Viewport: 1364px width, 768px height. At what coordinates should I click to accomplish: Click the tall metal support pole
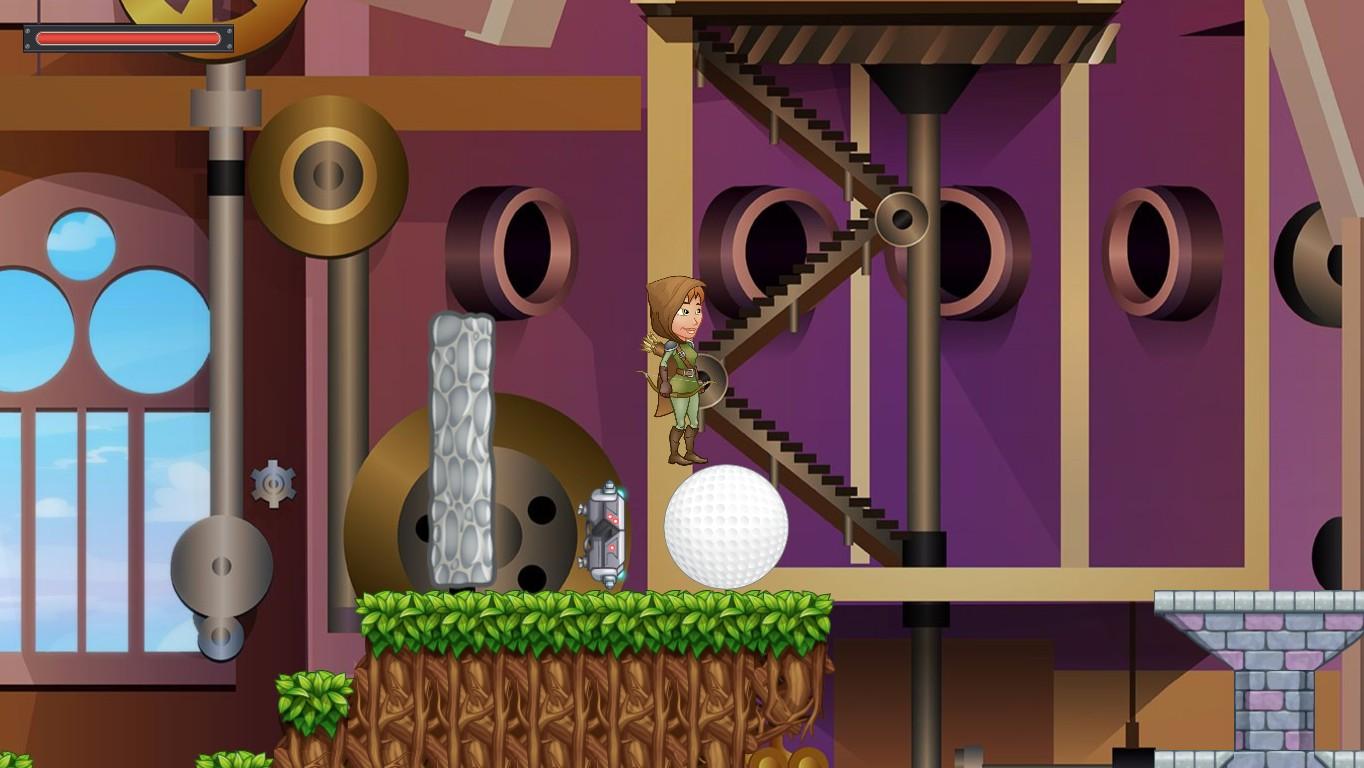[x=919, y=400]
